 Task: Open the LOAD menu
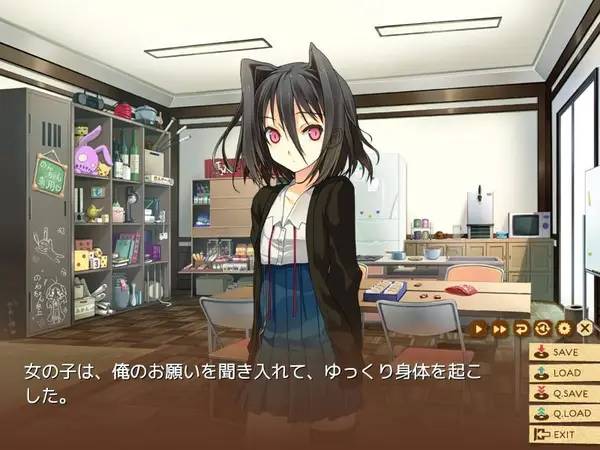[562, 373]
